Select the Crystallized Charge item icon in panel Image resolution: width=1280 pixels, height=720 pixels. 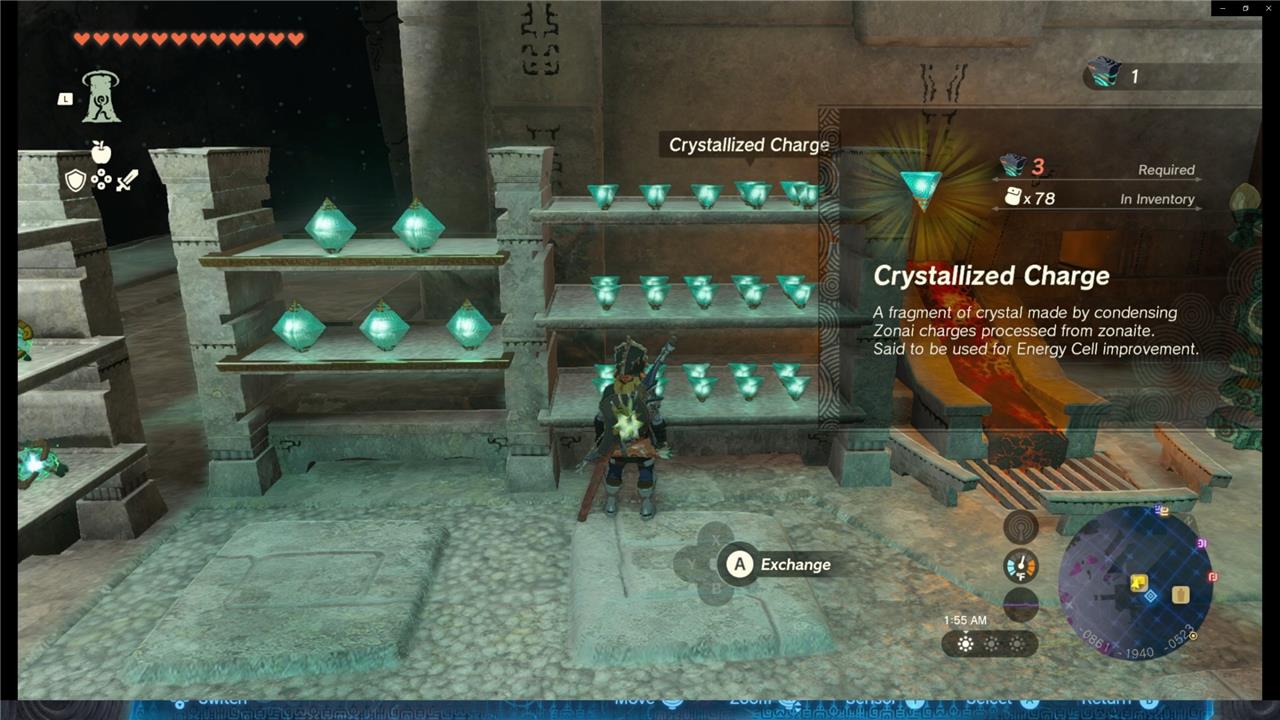[920, 186]
